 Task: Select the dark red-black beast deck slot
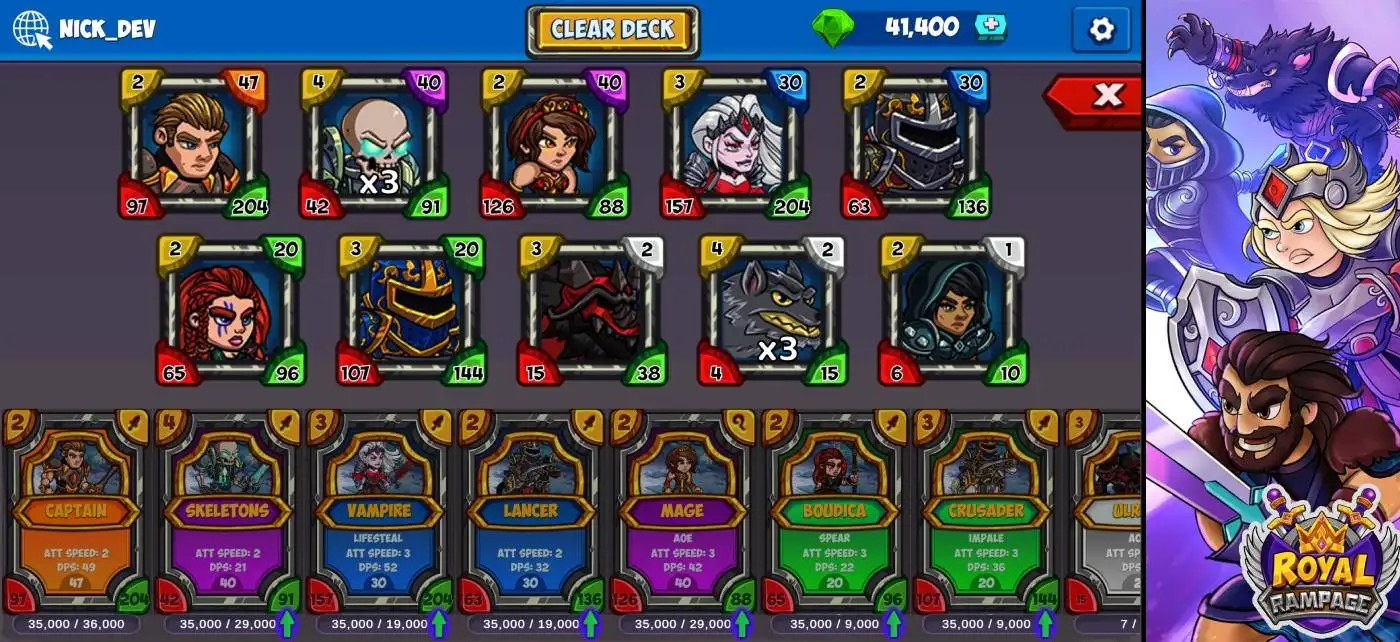coord(591,310)
